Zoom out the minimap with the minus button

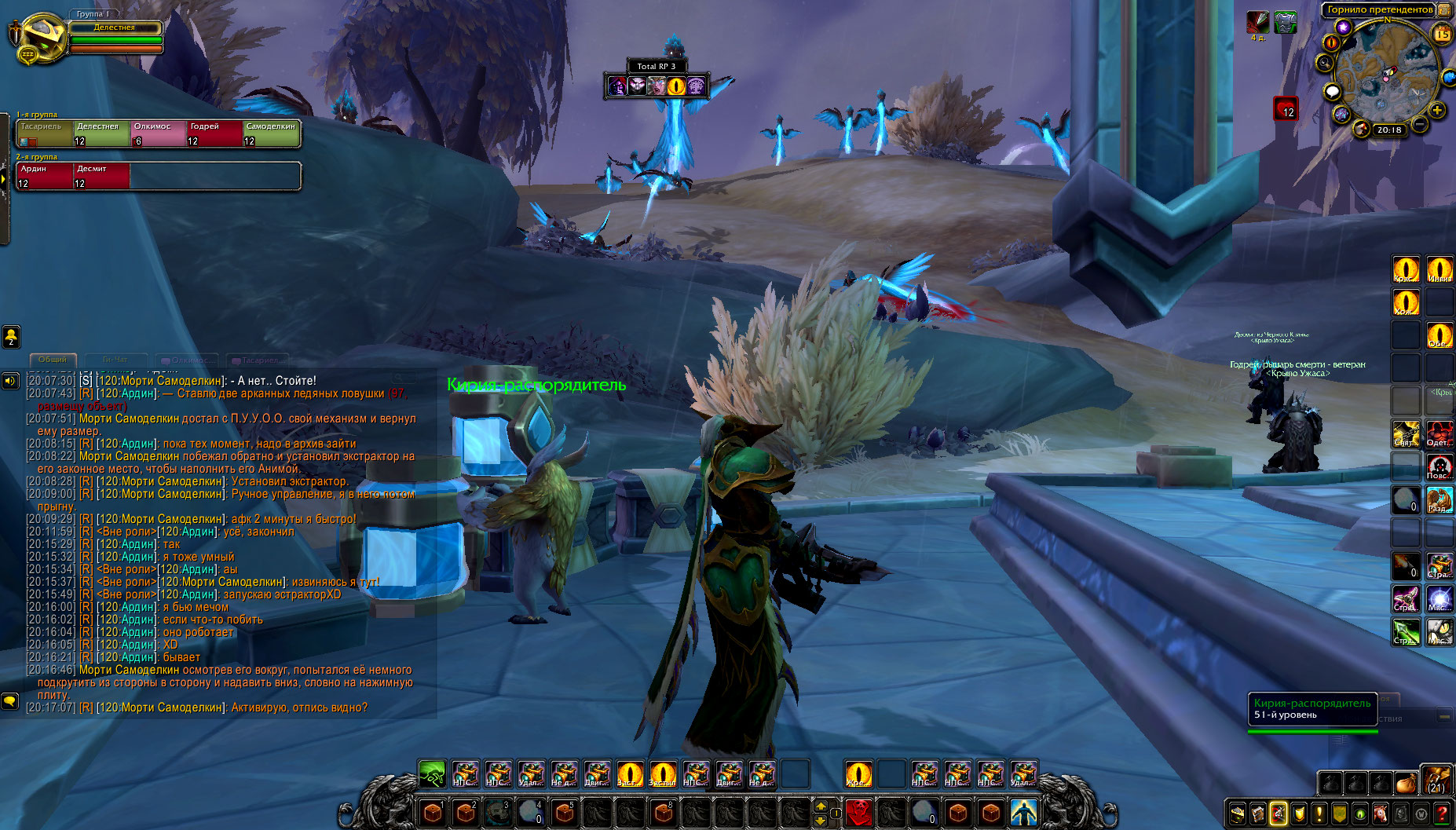(x=1419, y=124)
